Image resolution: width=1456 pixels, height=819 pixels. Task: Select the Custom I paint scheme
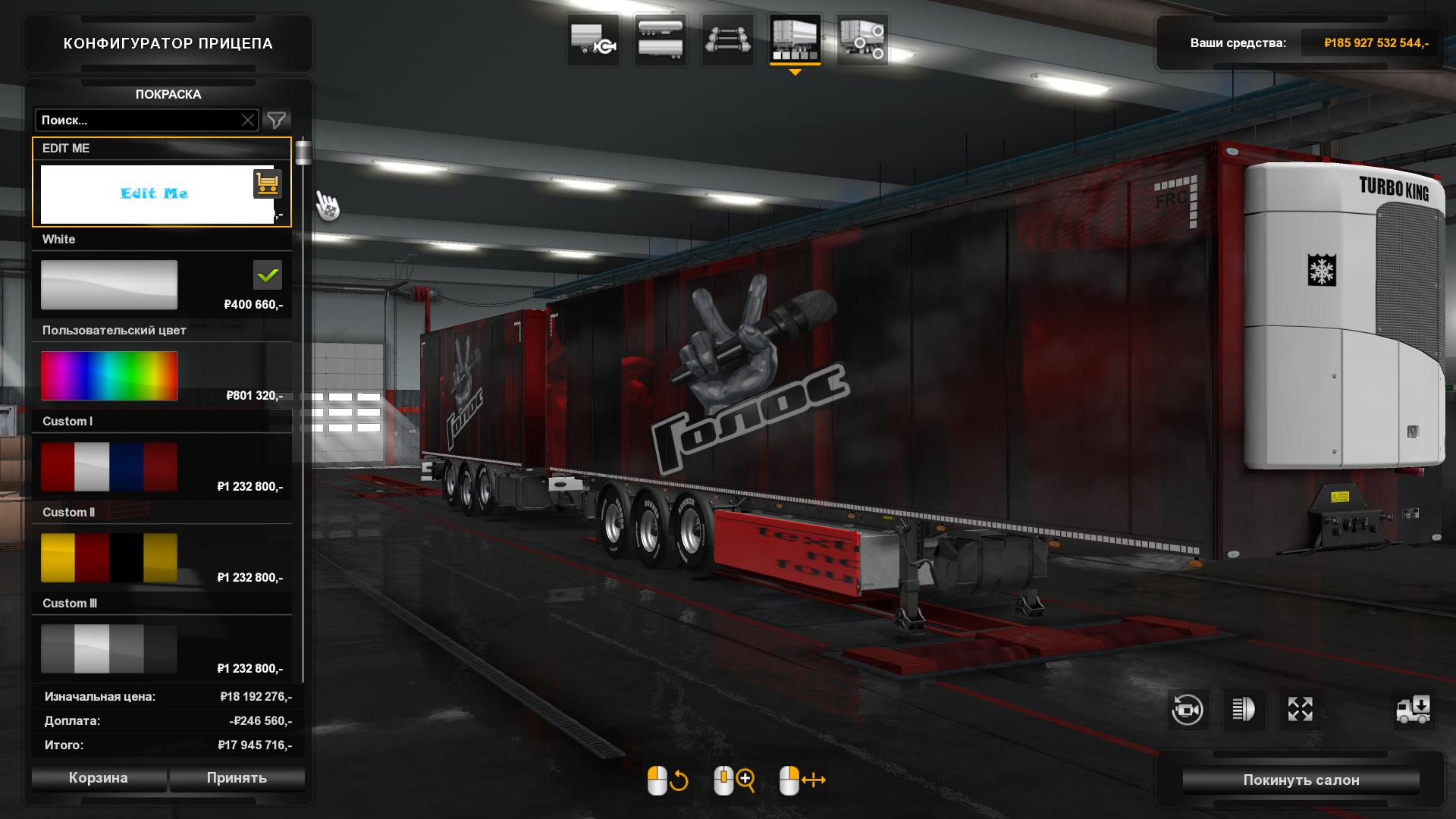109,467
